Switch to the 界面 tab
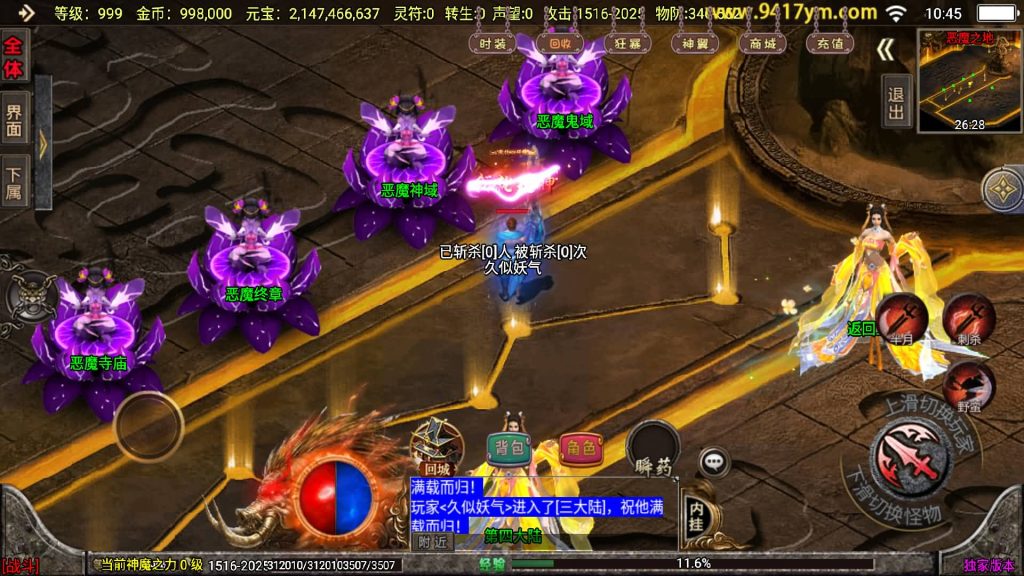The height and width of the screenshot is (576, 1024). click(x=14, y=119)
